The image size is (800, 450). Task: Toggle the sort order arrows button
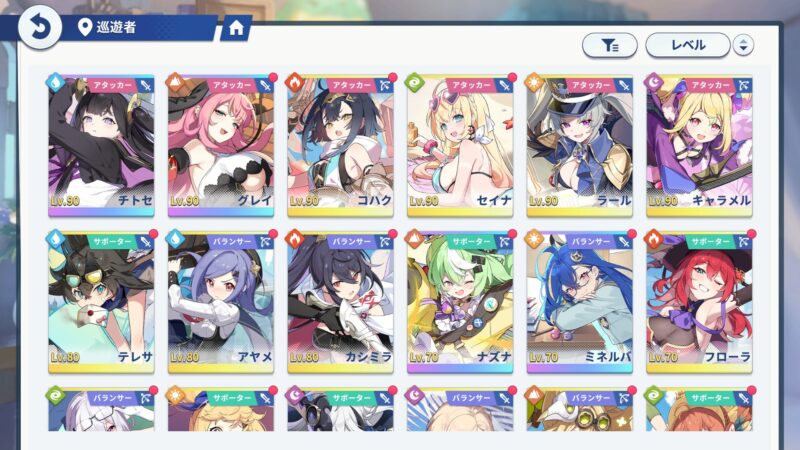click(x=743, y=45)
